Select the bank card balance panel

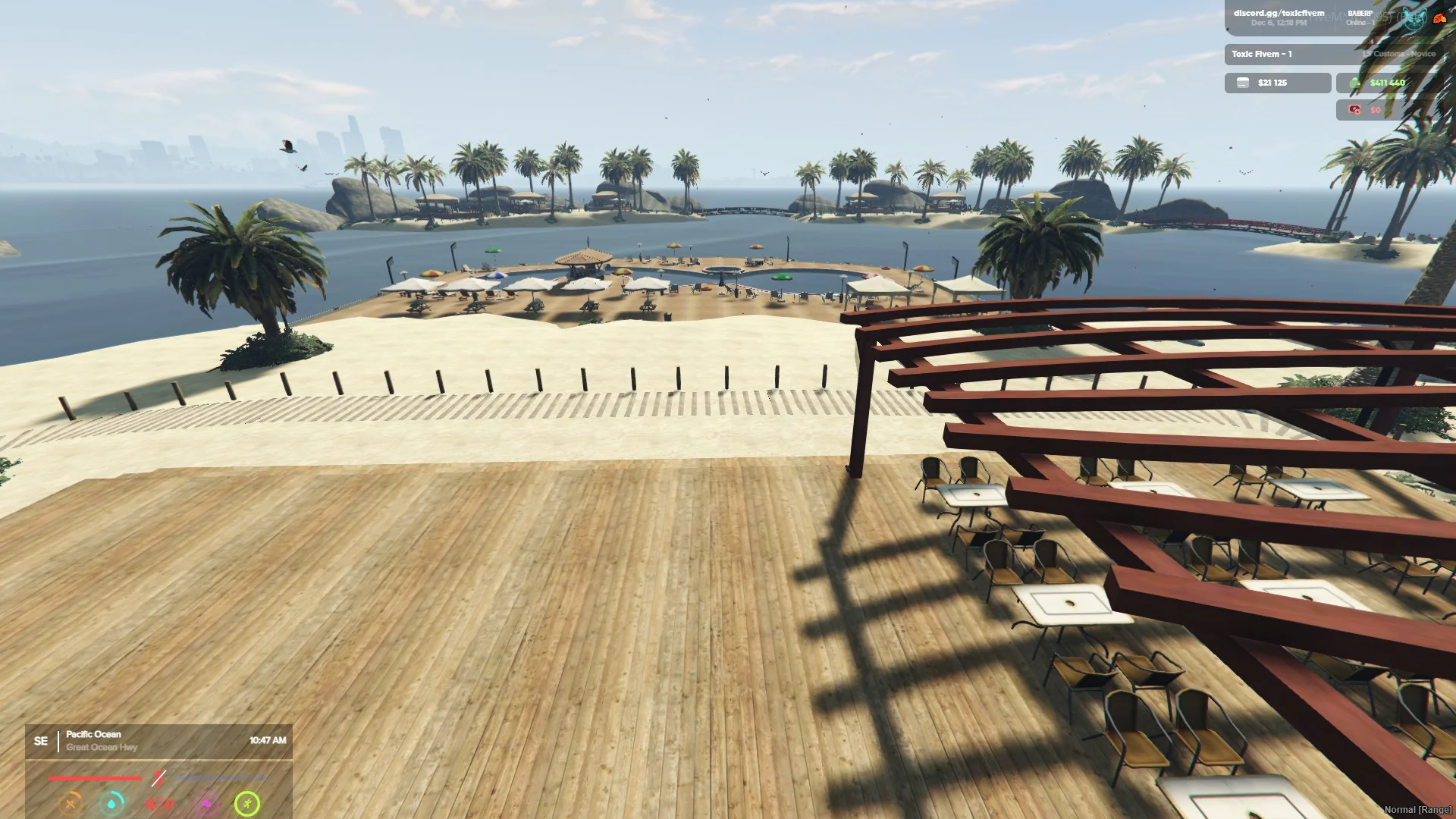(x=1277, y=83)
